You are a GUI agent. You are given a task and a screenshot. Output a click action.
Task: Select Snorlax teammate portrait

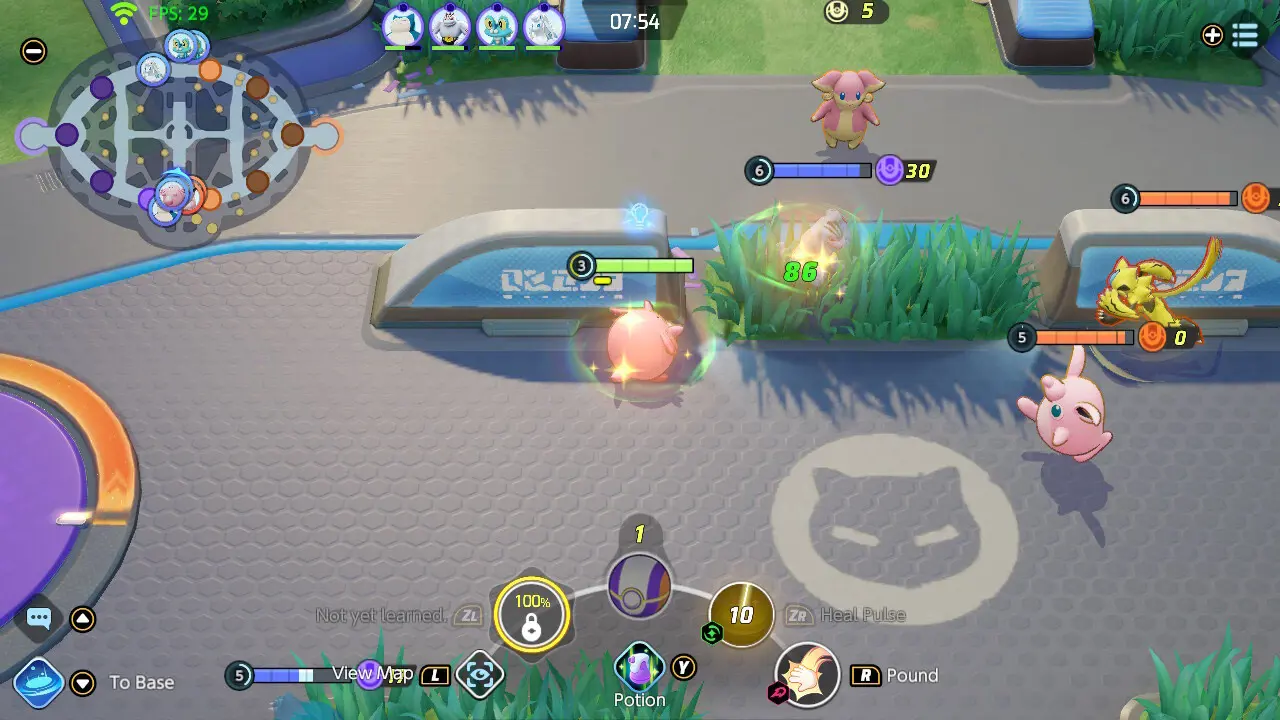click(x=402, y=26)
